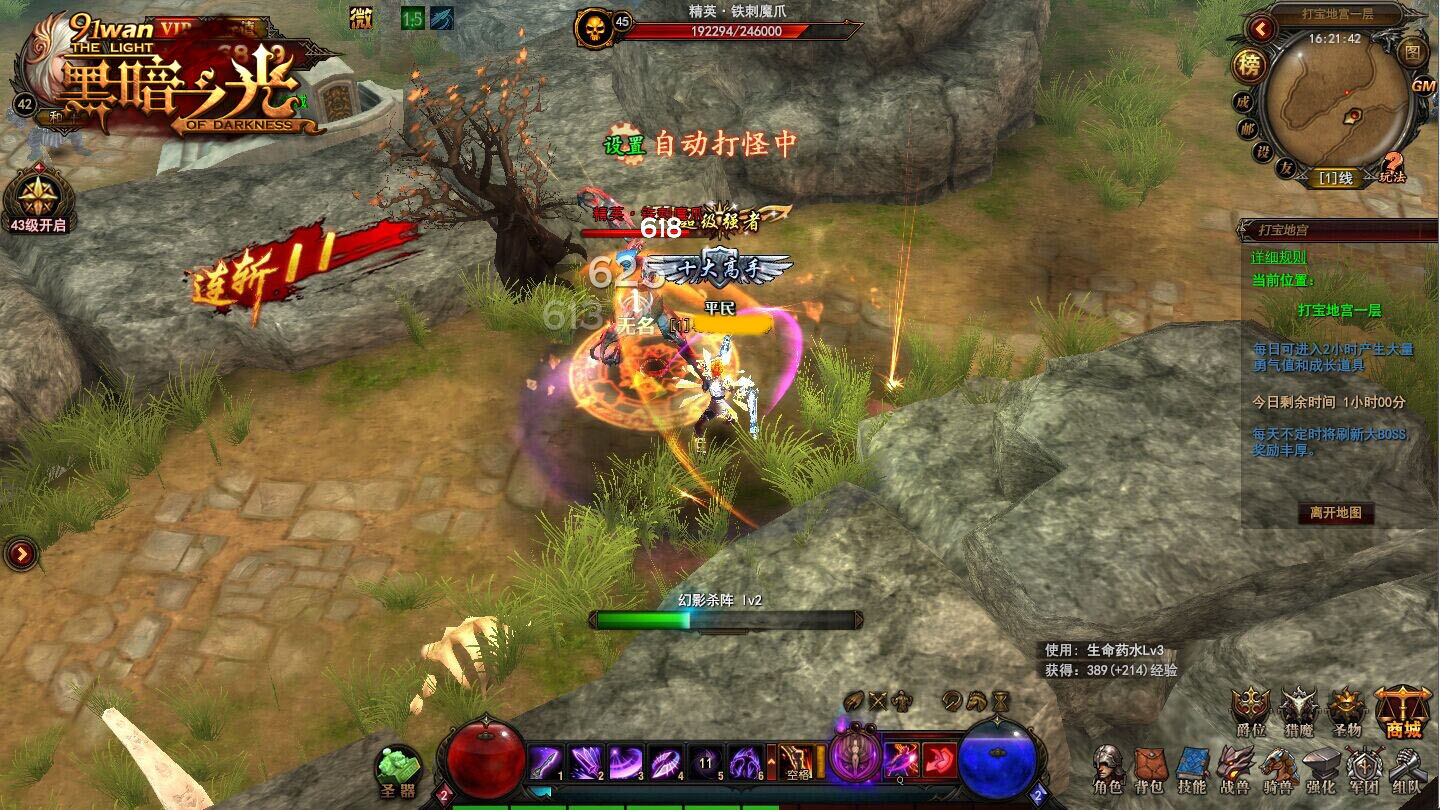Open the 猎魔 demon hunt menu

point(1299,710)
